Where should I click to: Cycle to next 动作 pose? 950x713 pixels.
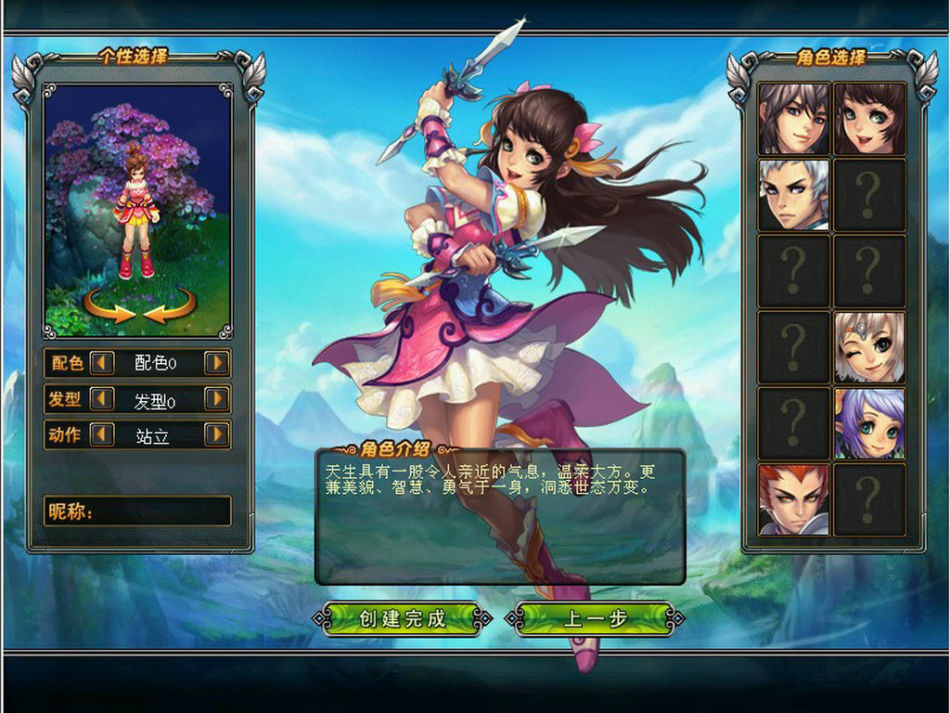(217, 435)
